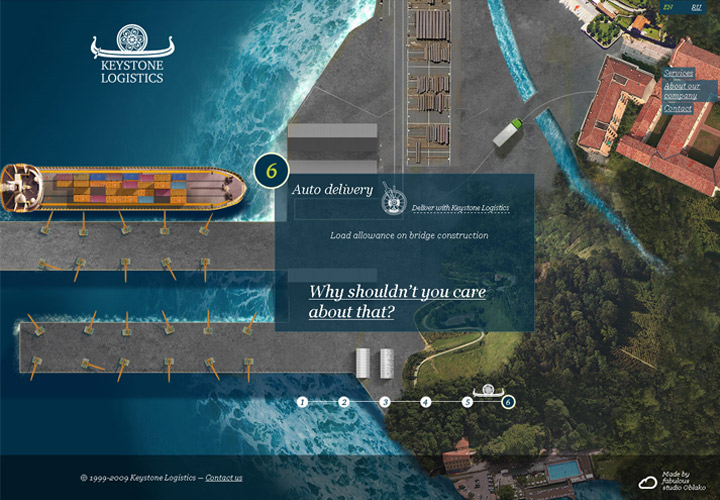Open "Why shouldn't you care about that?"
720x500 pixels.
tap(397, 302)
